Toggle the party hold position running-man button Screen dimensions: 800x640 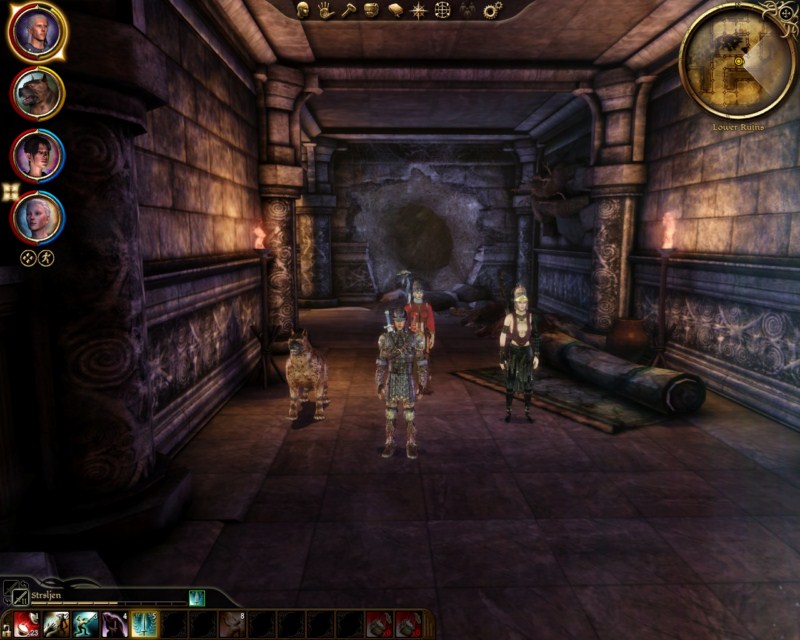coord(46,257)
